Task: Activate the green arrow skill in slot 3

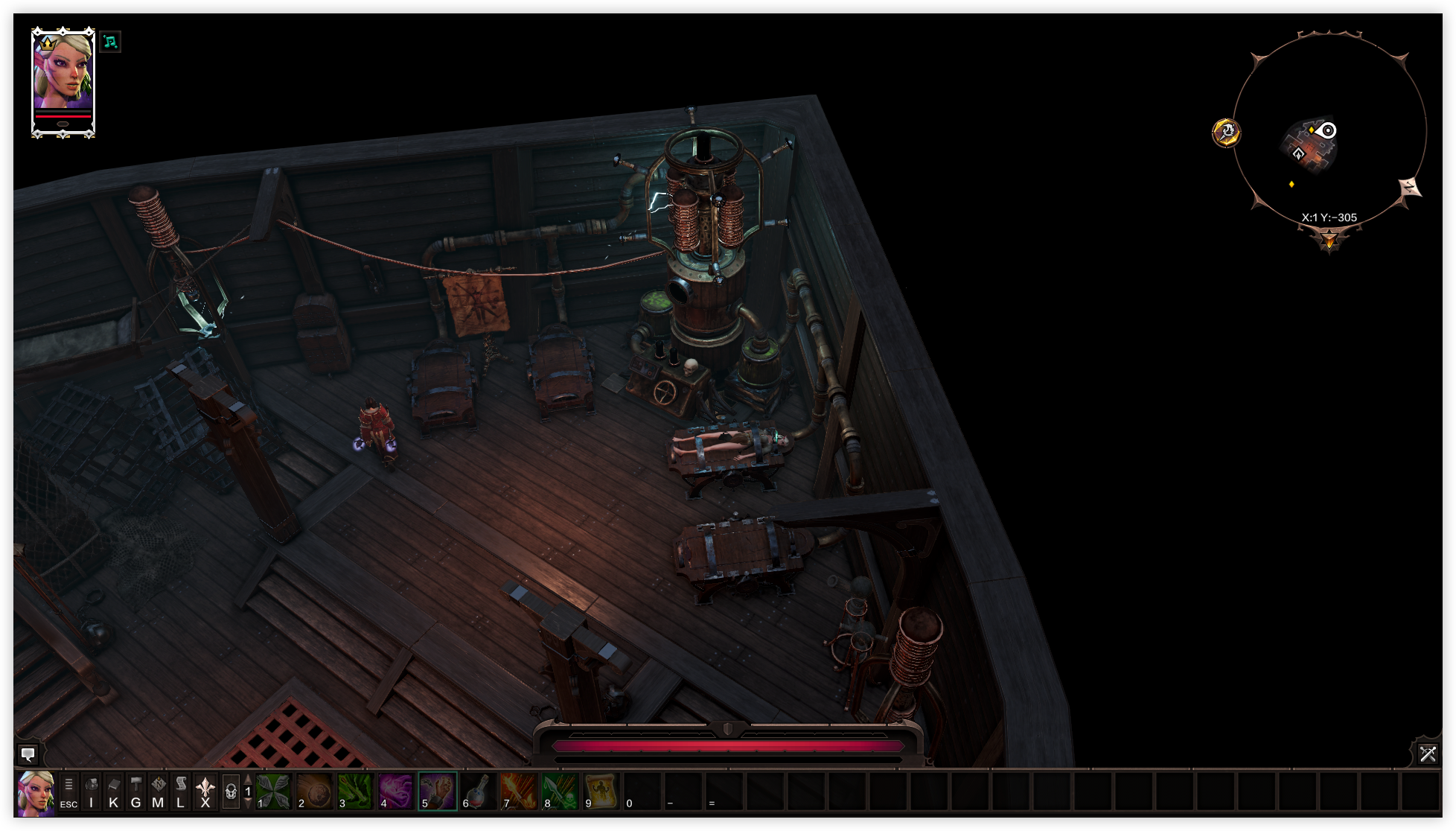Action: (x=355, y=791)
